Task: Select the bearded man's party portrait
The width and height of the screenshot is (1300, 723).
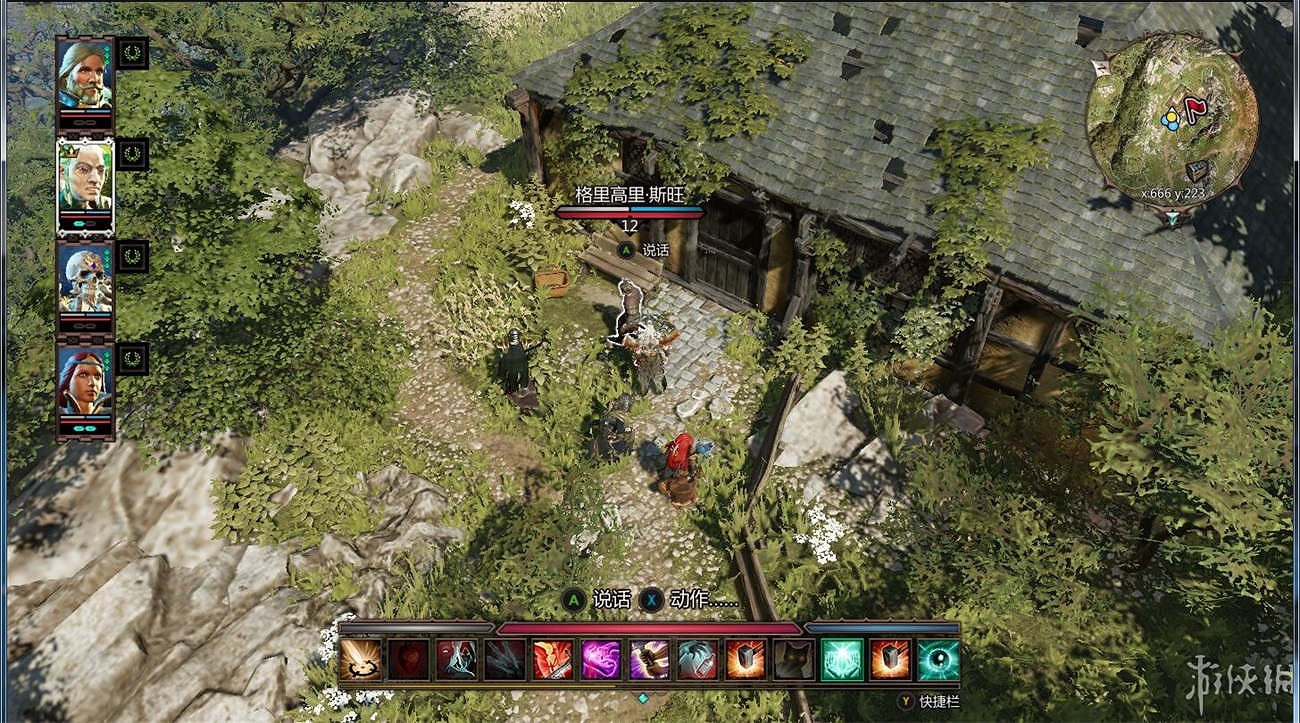Action: [84, 74]
